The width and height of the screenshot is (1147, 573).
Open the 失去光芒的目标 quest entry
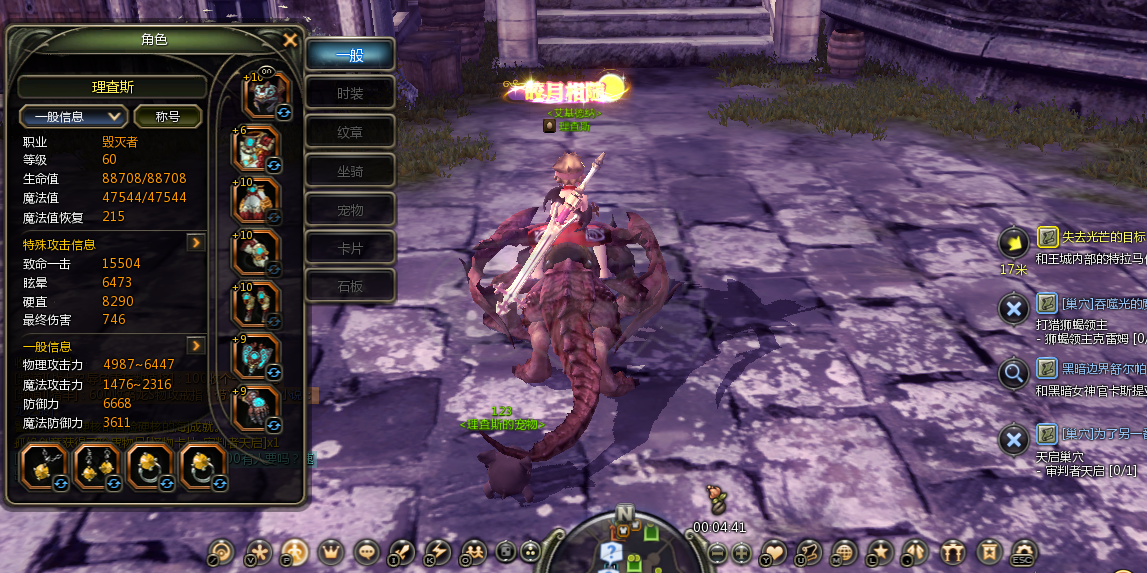pos(1092,237)
